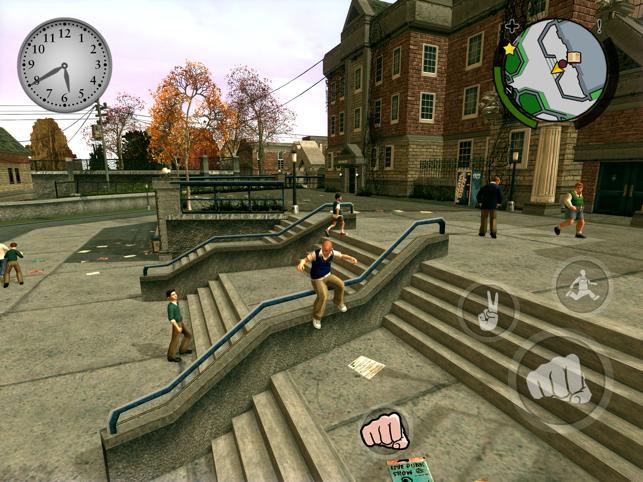
Task: Tap the peace sign gesture button
Action: point(488,312)
